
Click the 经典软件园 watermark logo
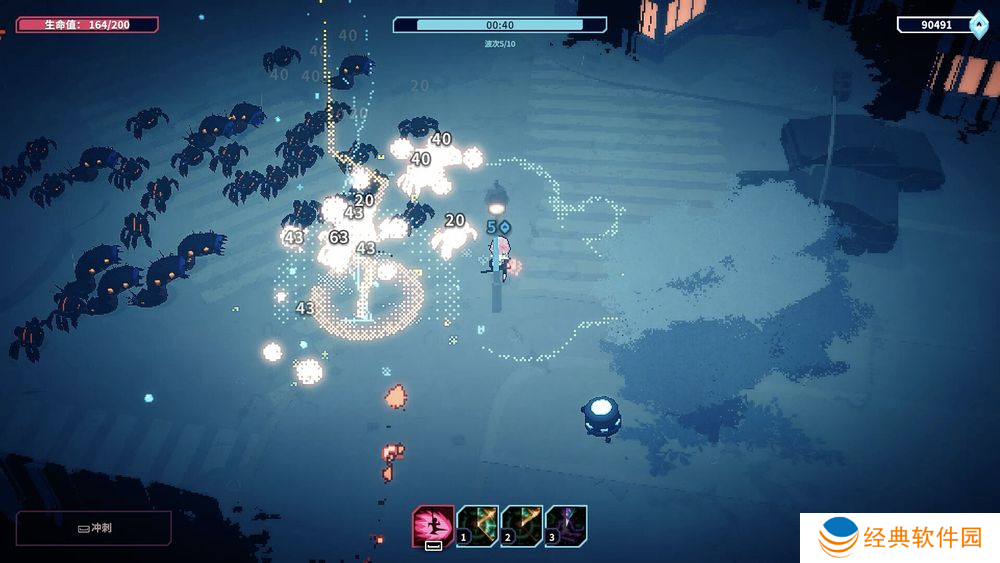click(x=900, y=538)
